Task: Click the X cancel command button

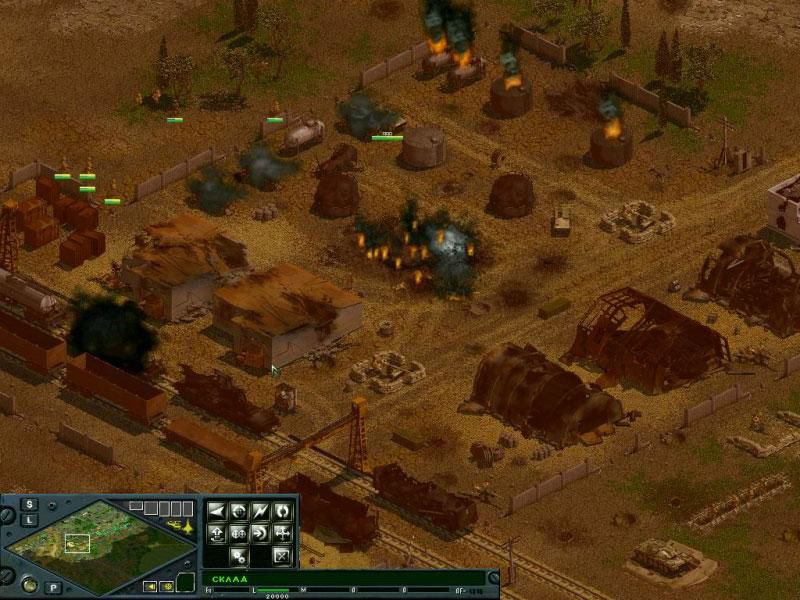Action: [x=283, y=555]
